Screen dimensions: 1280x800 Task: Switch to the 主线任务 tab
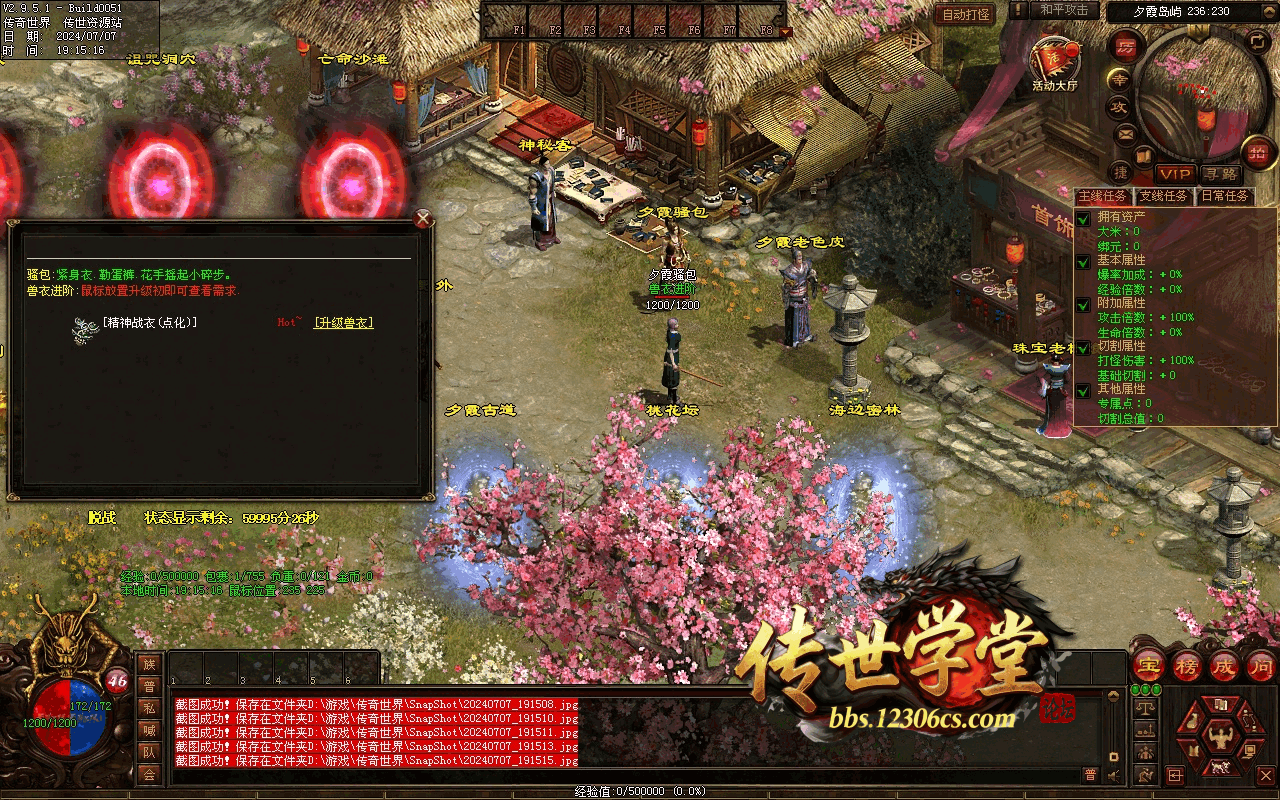click(x=1103, y=196)
